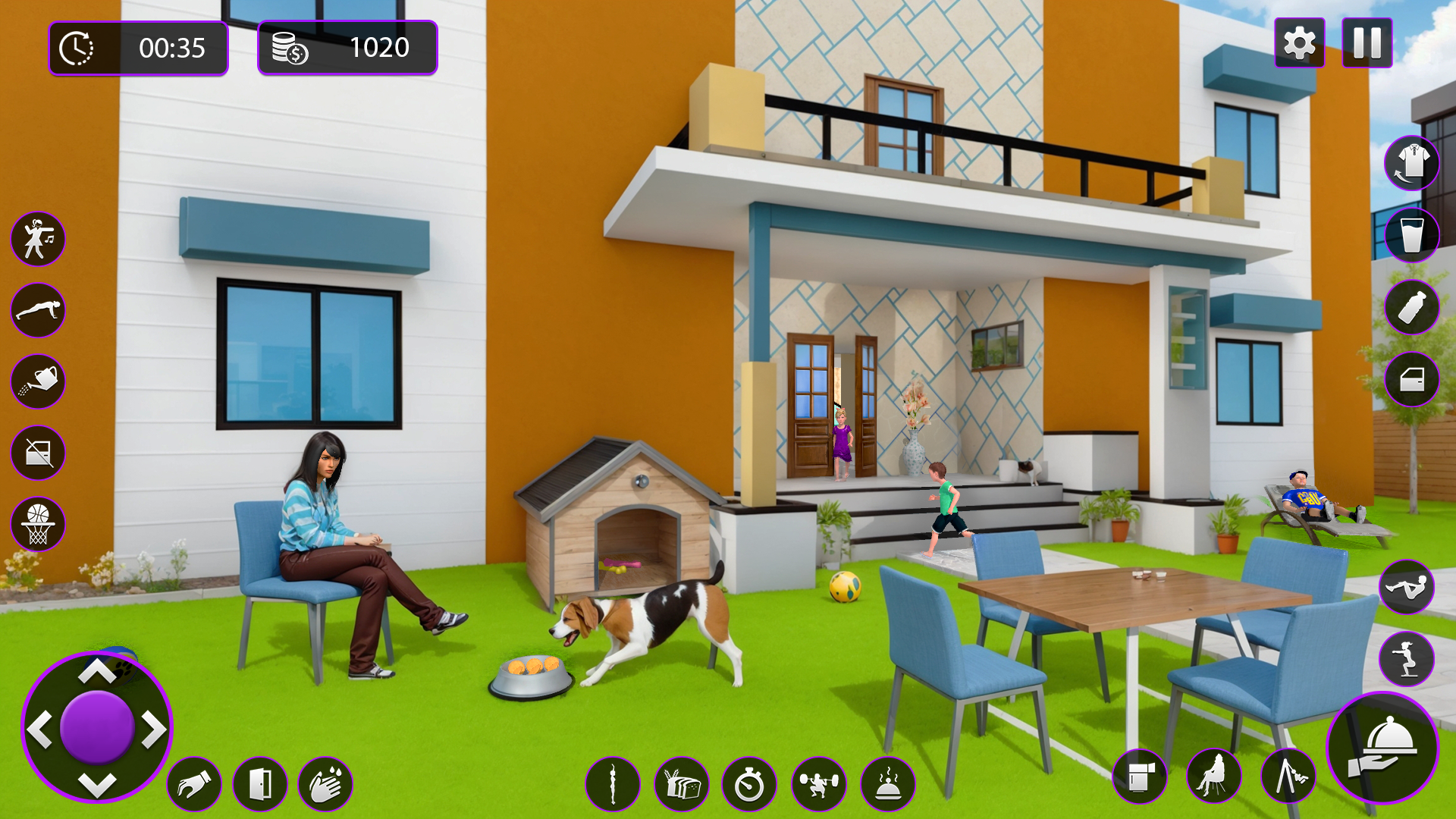Activate the barbell weightlifting icon
The height and width of the screenshot is (819, 1456).
pyautogui.click(x=818, y=784)
